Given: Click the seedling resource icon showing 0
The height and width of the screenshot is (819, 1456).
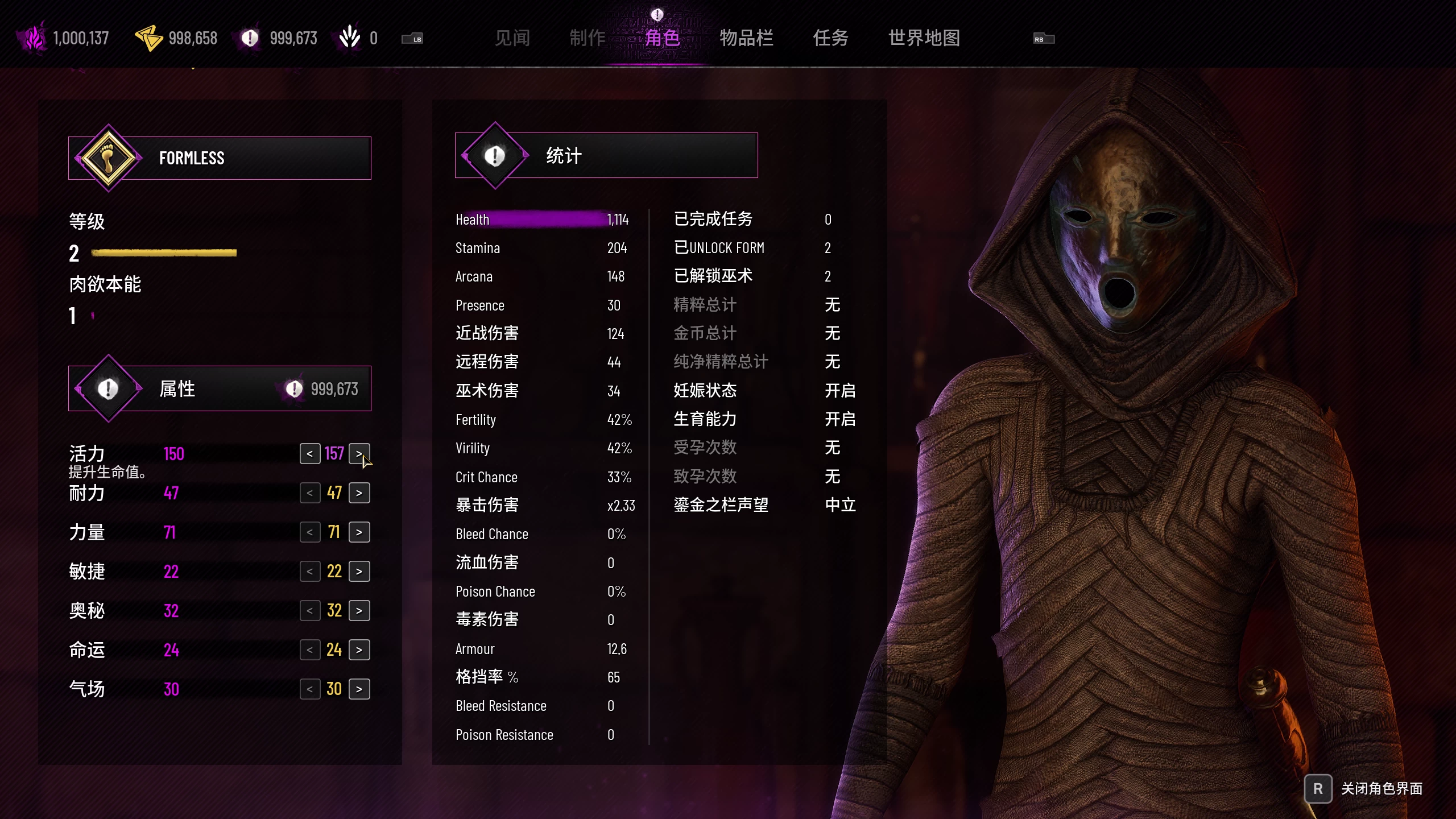Looking at the screenshot, I should point(349,38).
